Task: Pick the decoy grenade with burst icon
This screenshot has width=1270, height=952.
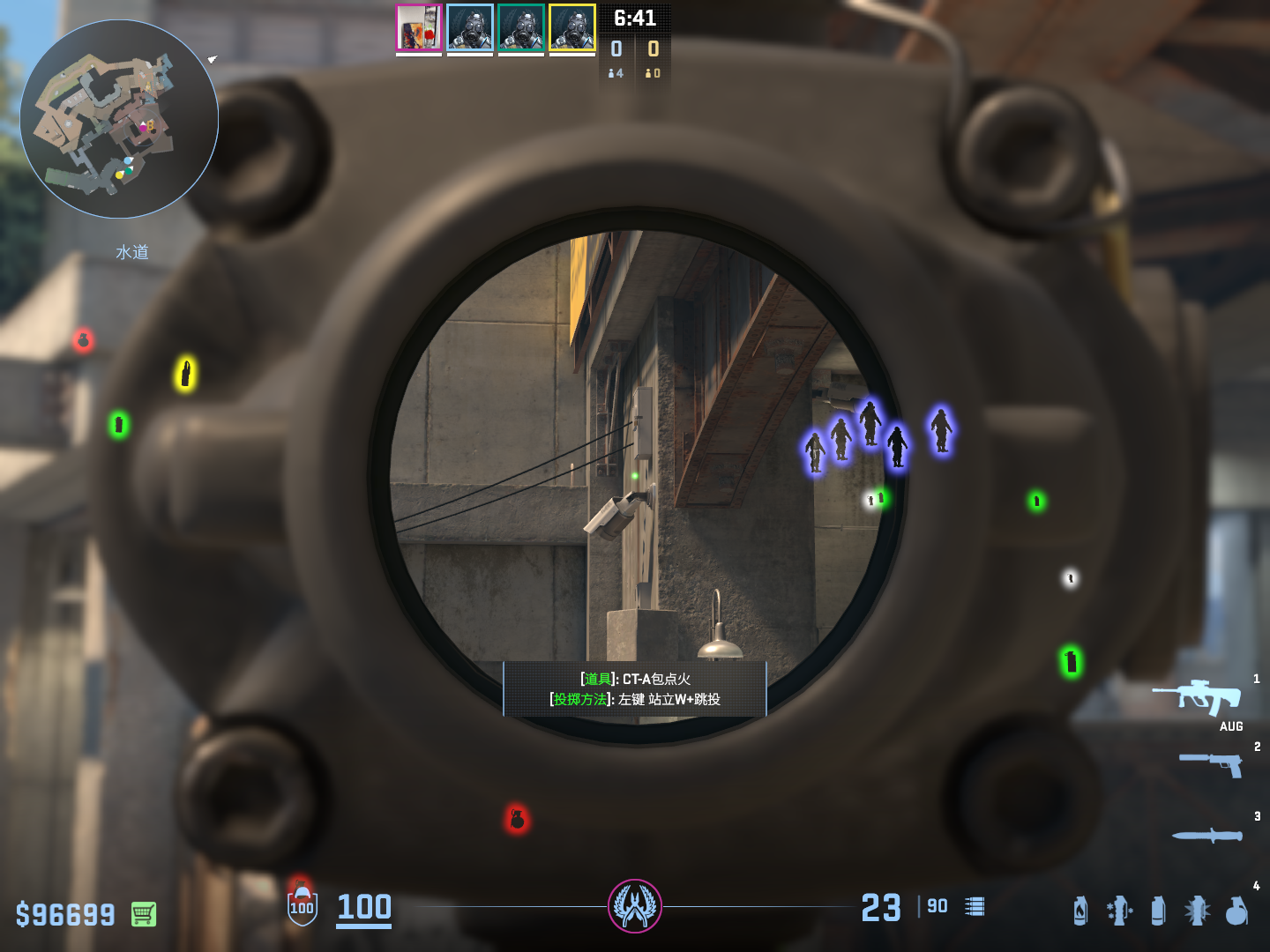Action: pos(1197,911)
